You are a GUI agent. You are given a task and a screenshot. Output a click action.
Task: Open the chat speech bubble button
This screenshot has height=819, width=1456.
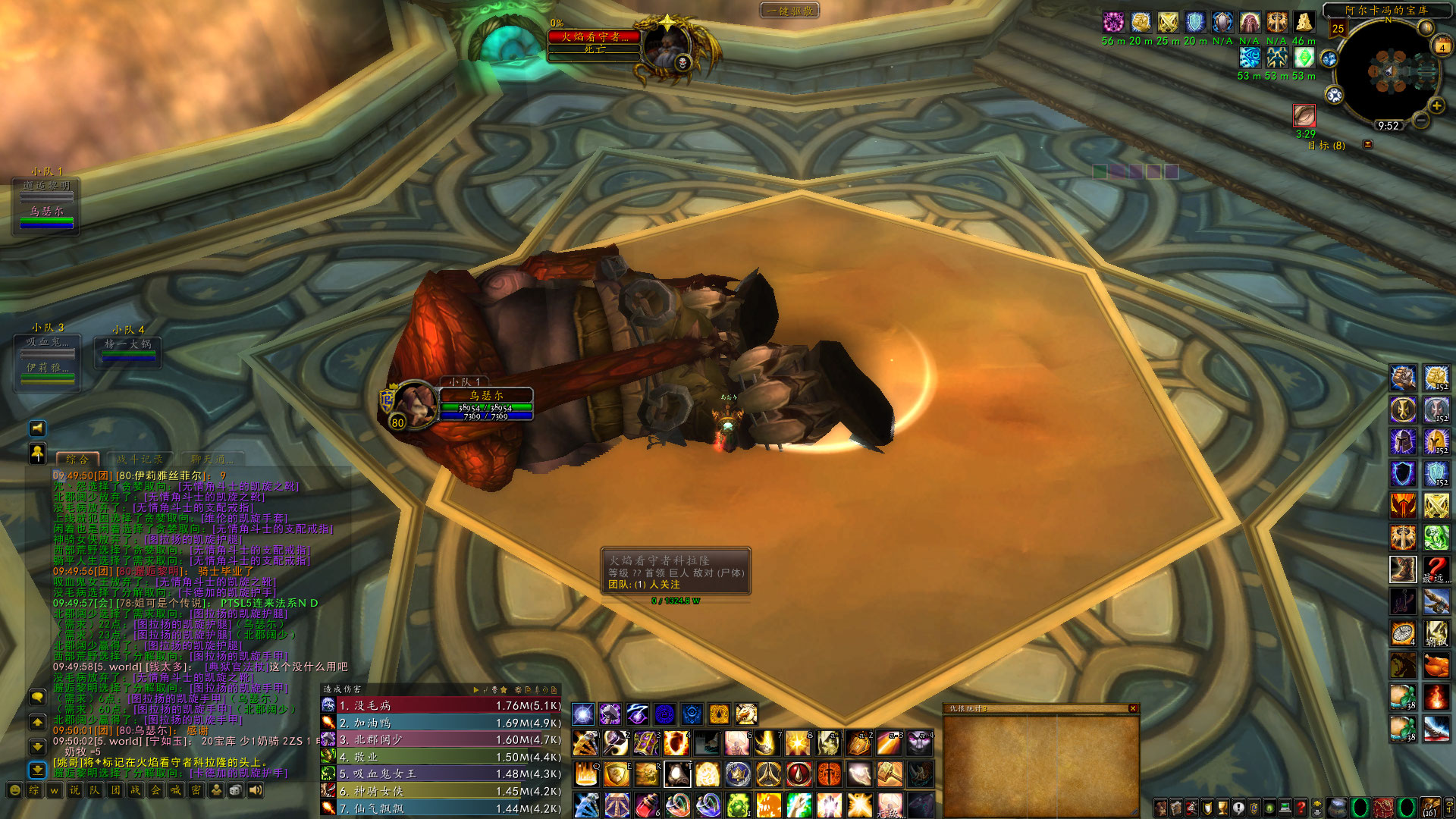pyautogui.click(x=37, y=696)
